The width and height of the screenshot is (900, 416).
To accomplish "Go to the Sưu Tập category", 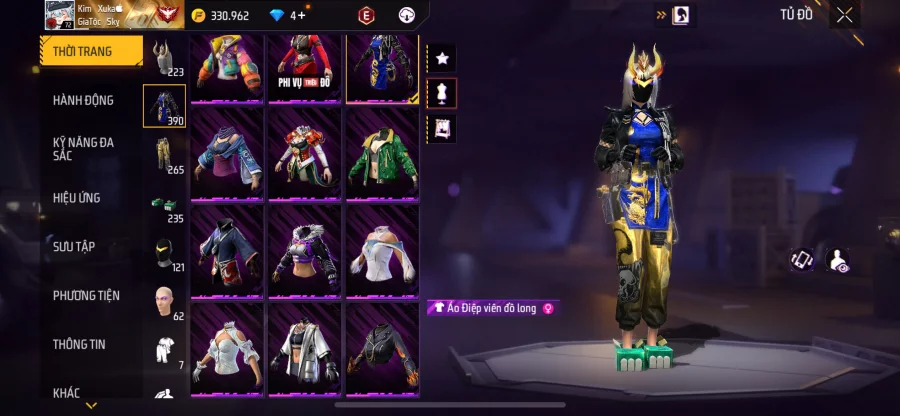I will (x=74, y=246).
